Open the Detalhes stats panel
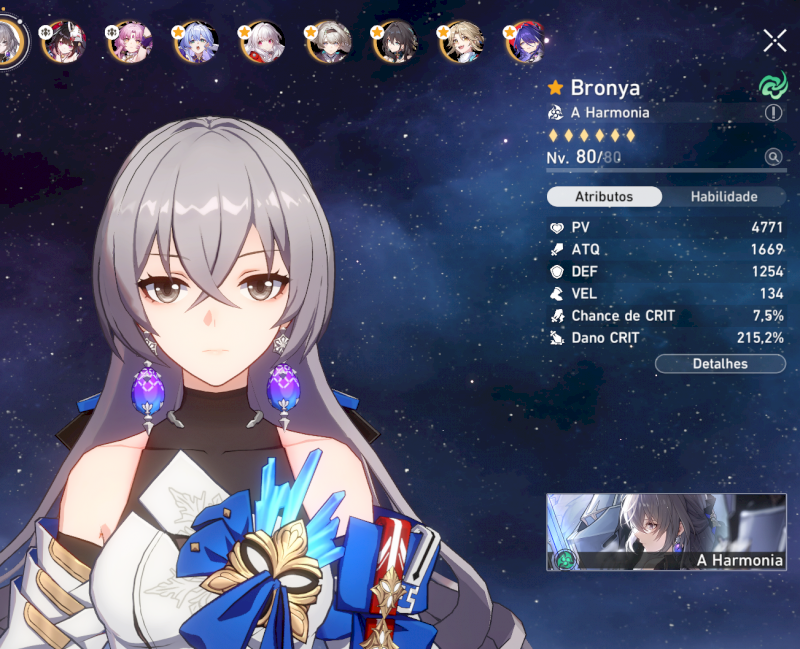The height and width of the screenshot is (649, 800). click(x=720, y=364)
